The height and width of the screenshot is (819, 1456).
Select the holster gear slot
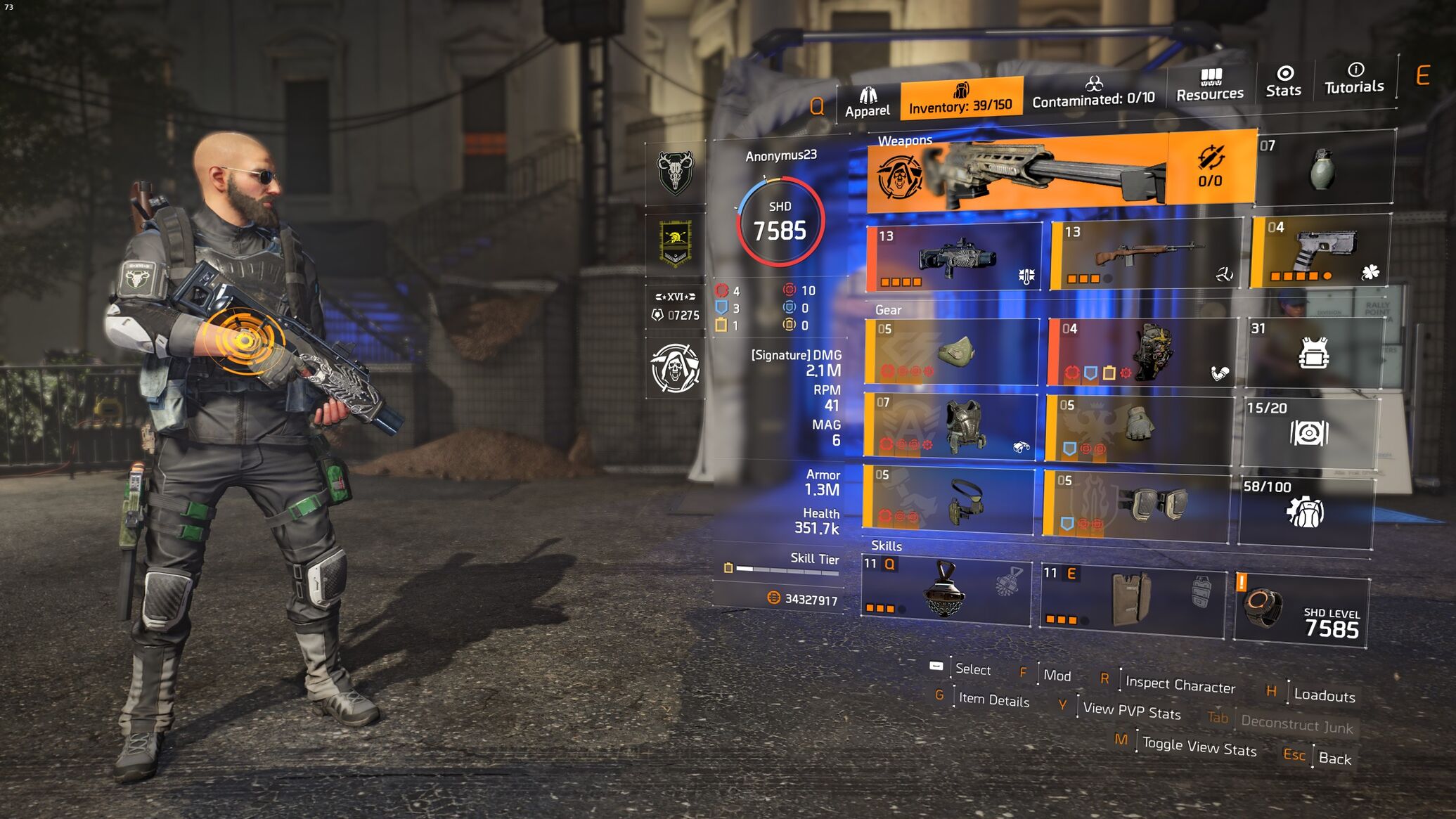click(x=948, y=500)
